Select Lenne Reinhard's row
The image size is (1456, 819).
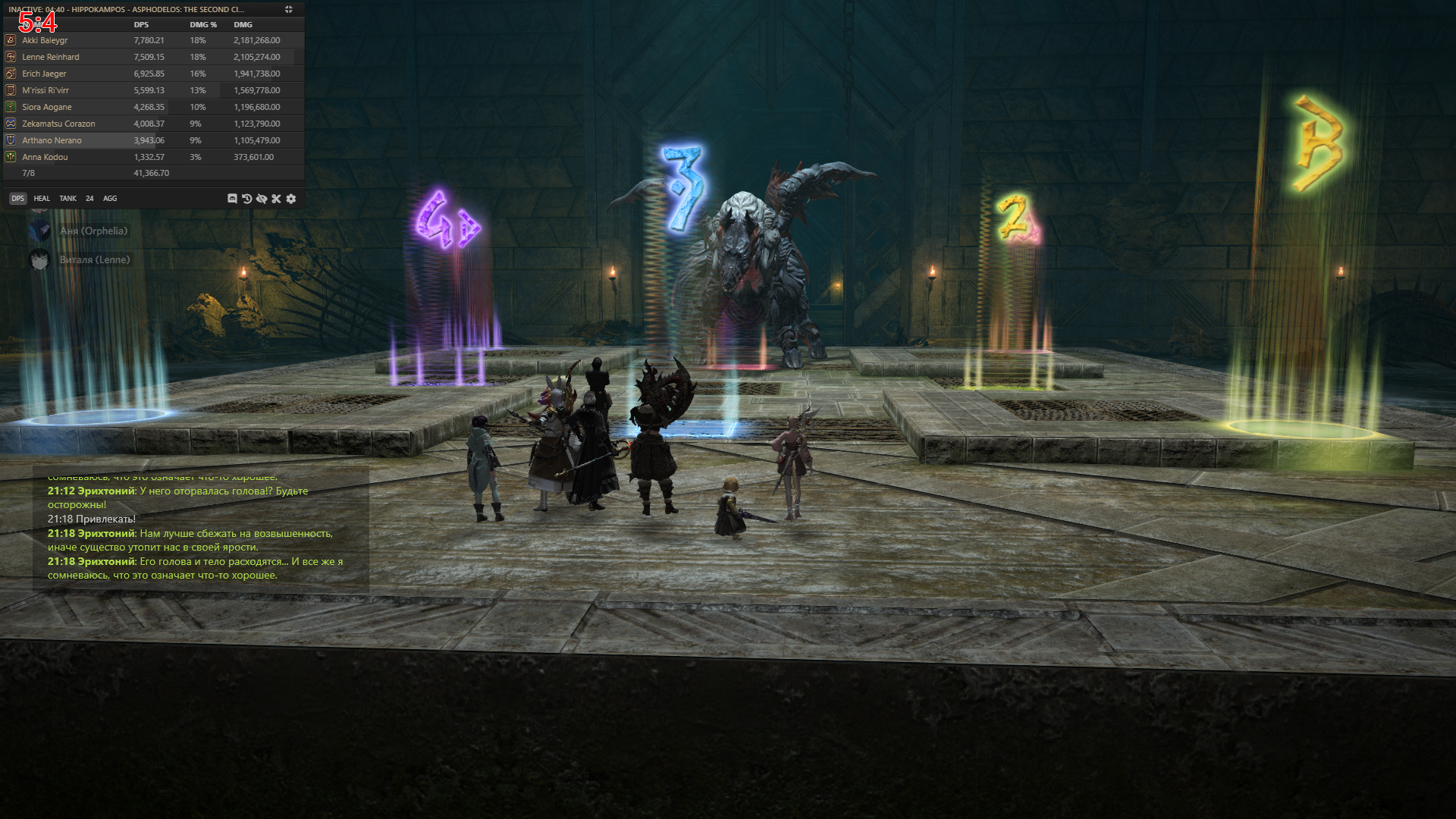152,57
